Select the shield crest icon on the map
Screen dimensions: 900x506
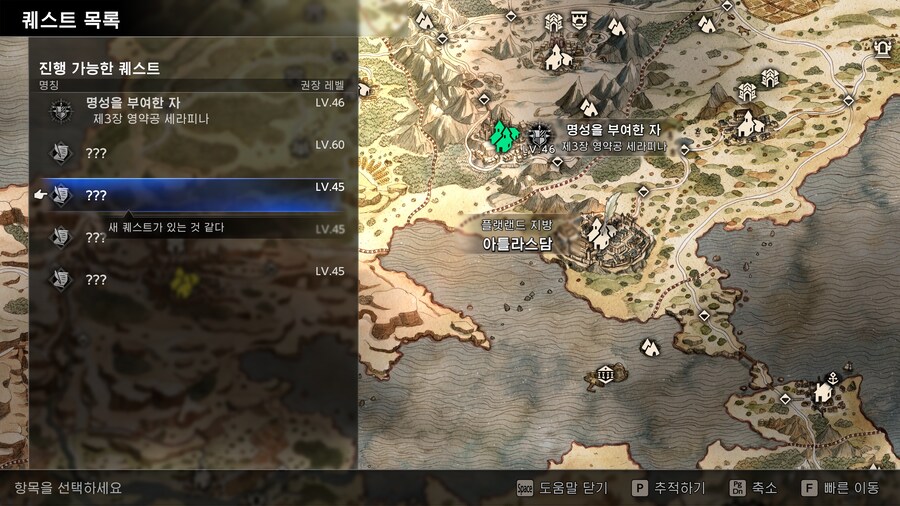(x=579, y=18)
